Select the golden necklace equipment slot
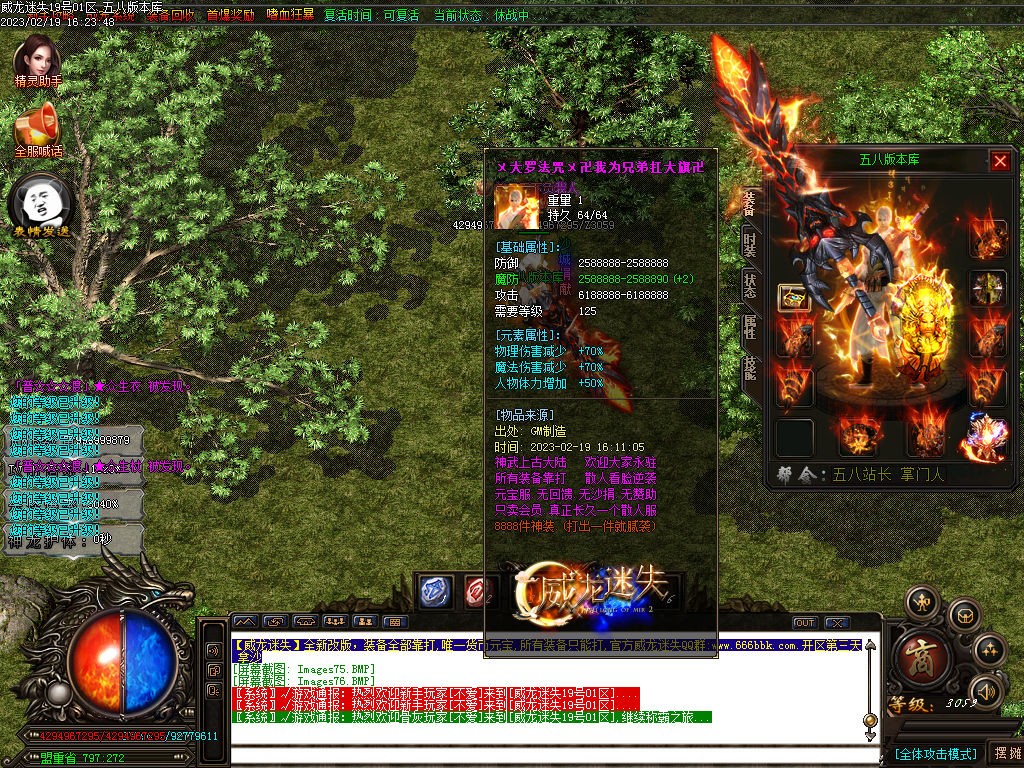1024x768 pixels. [795, 297]
